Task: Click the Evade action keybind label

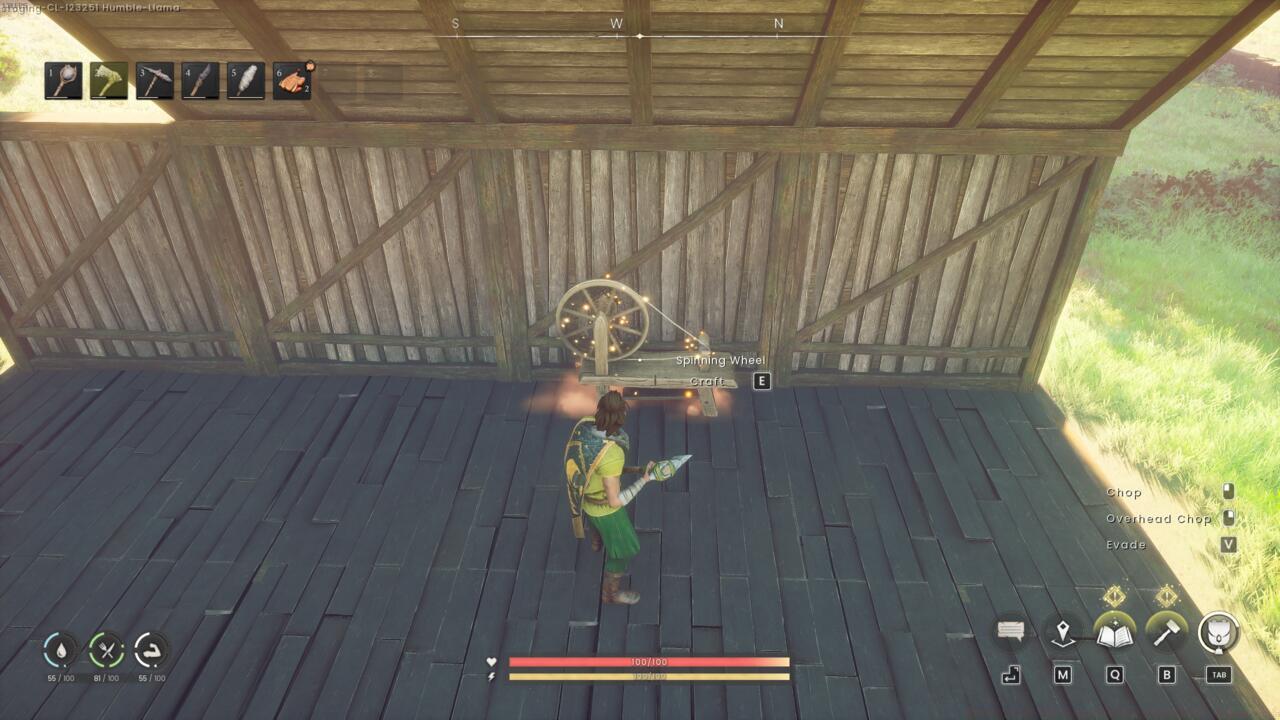Action: click(1126, 544)
